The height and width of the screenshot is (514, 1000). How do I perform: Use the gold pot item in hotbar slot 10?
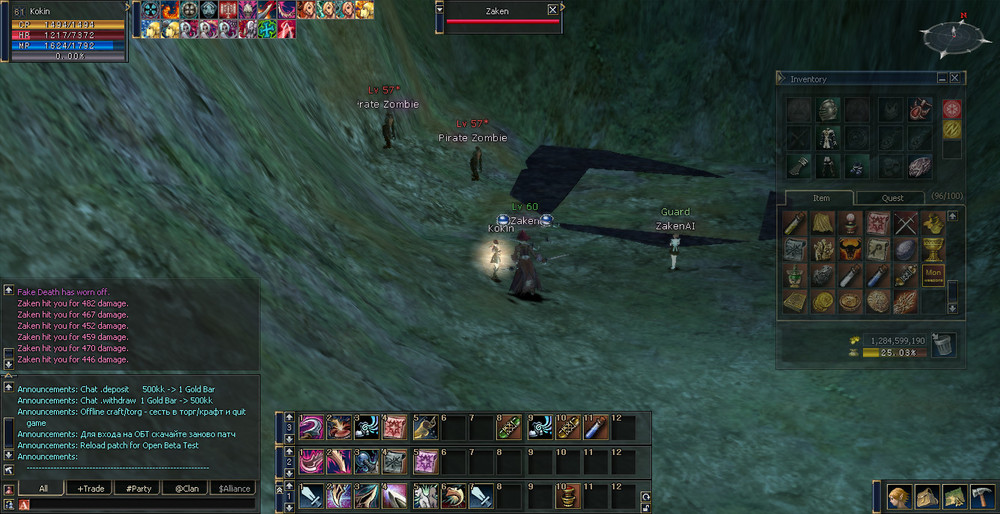567,494
